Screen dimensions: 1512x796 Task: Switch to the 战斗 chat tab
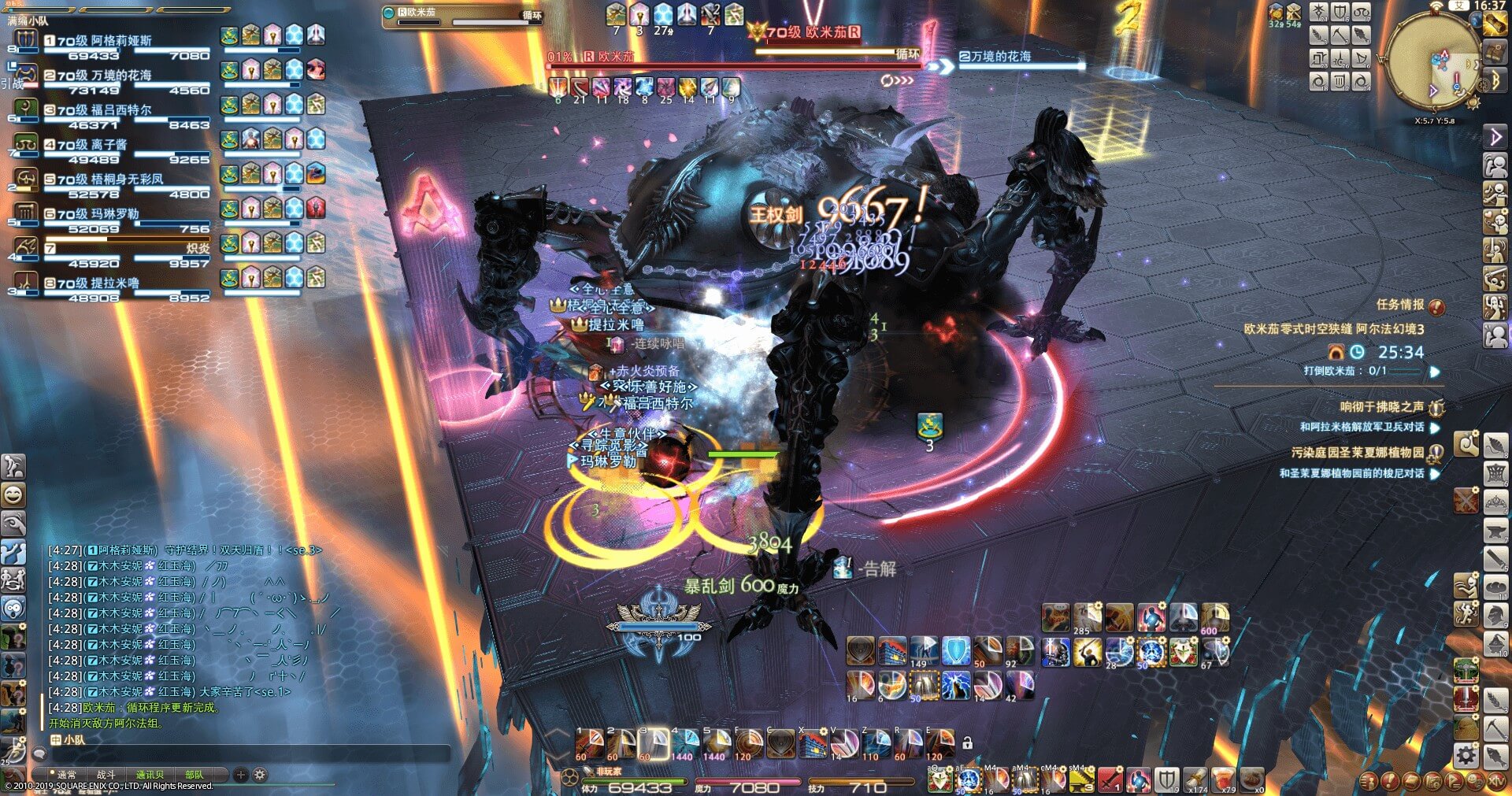click(x=106, y=775)
